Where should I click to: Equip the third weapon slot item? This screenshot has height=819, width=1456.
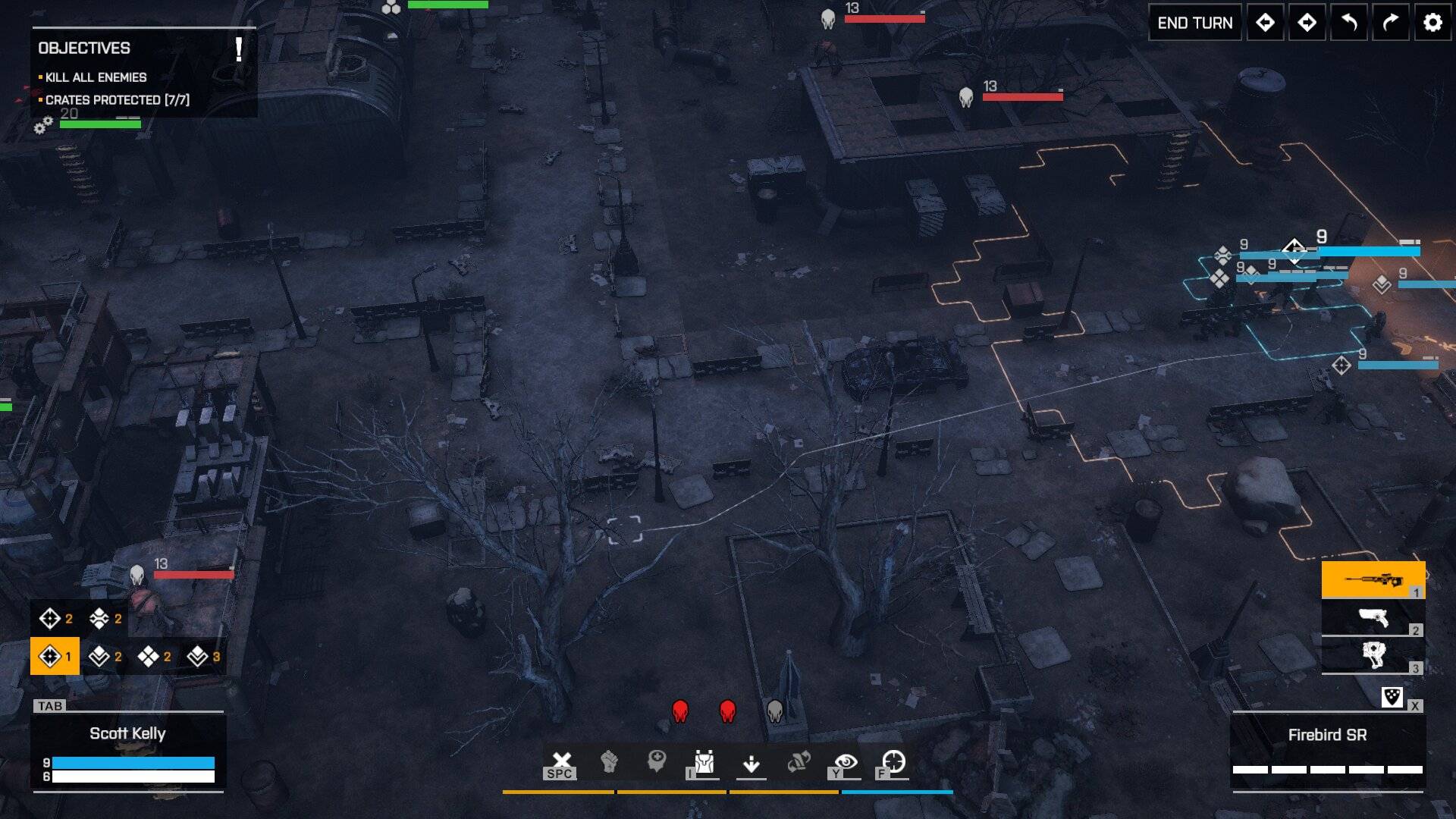1373,655
